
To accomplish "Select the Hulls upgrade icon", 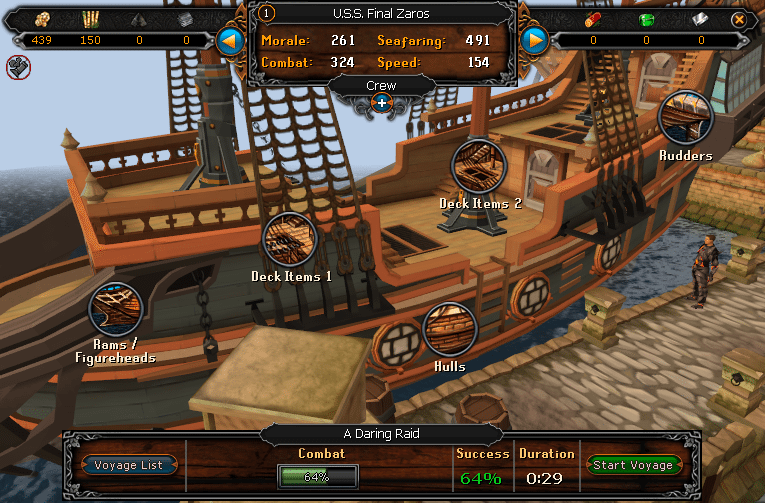I will [x=449, y=329].
